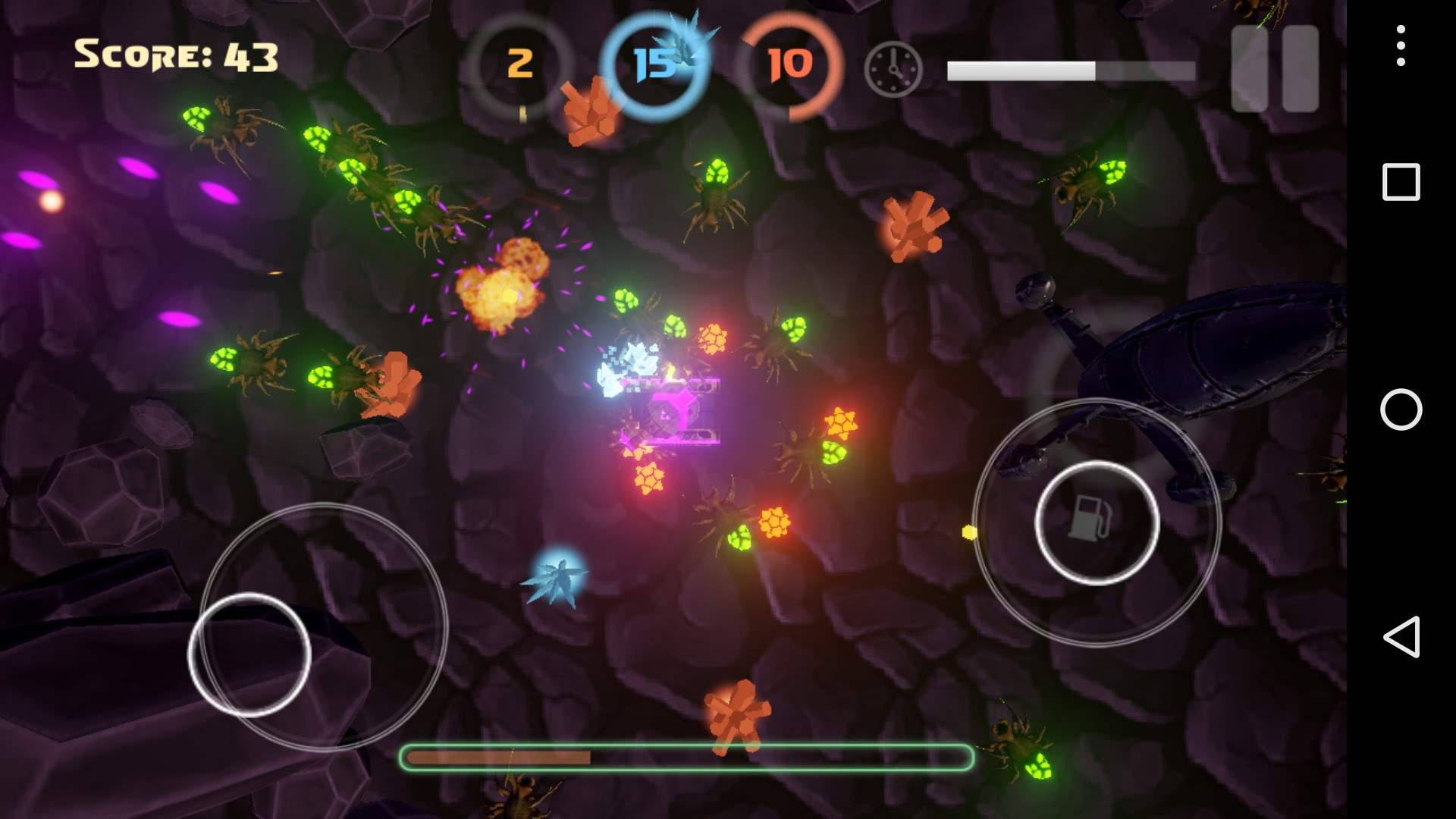Tap the Android back triangle button
This screenshot has height=819, width=1456.
pyautogui.click(x=1401, y=636)
